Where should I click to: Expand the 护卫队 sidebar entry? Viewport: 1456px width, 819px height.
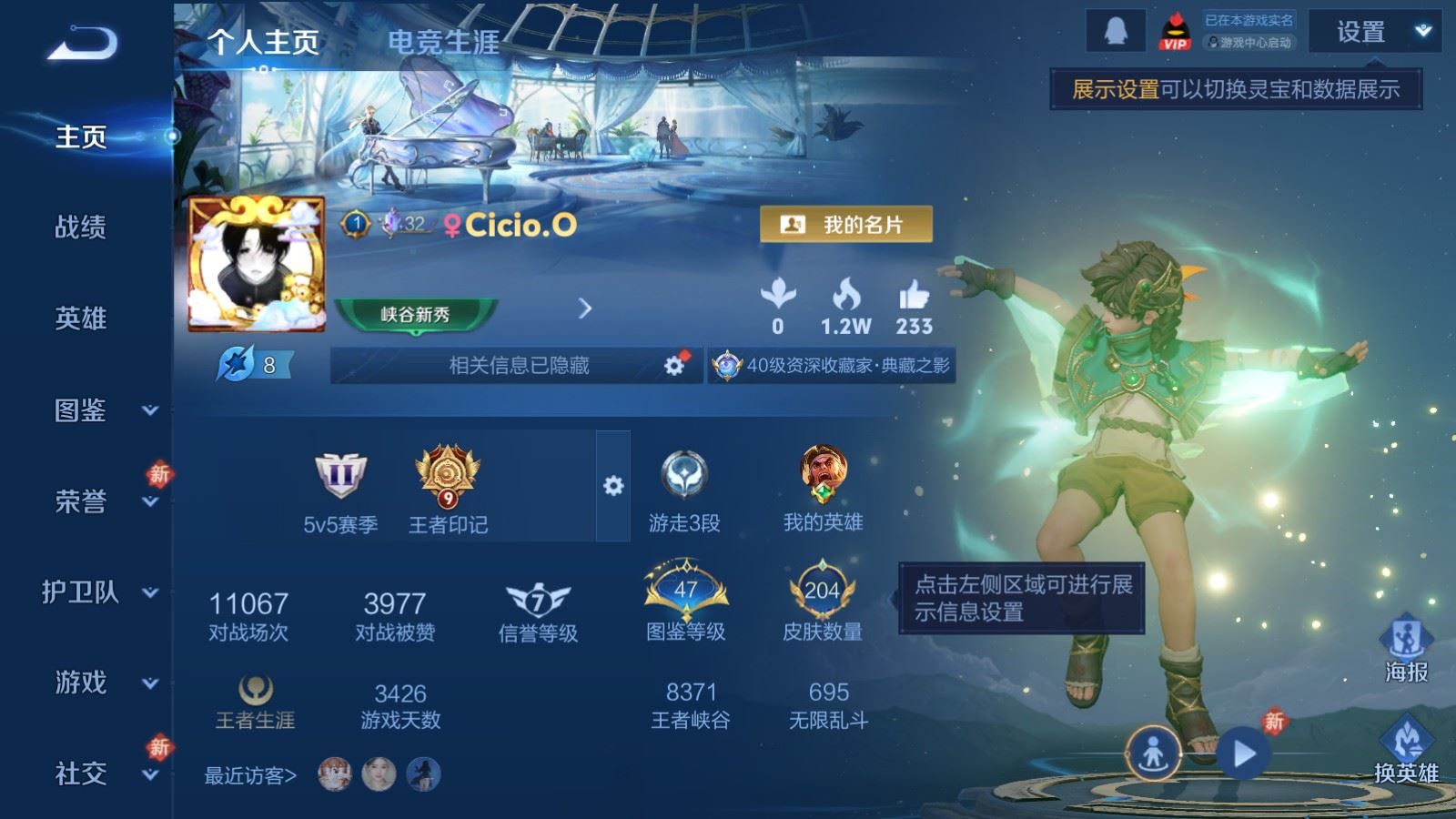click(x=98, y=592)
